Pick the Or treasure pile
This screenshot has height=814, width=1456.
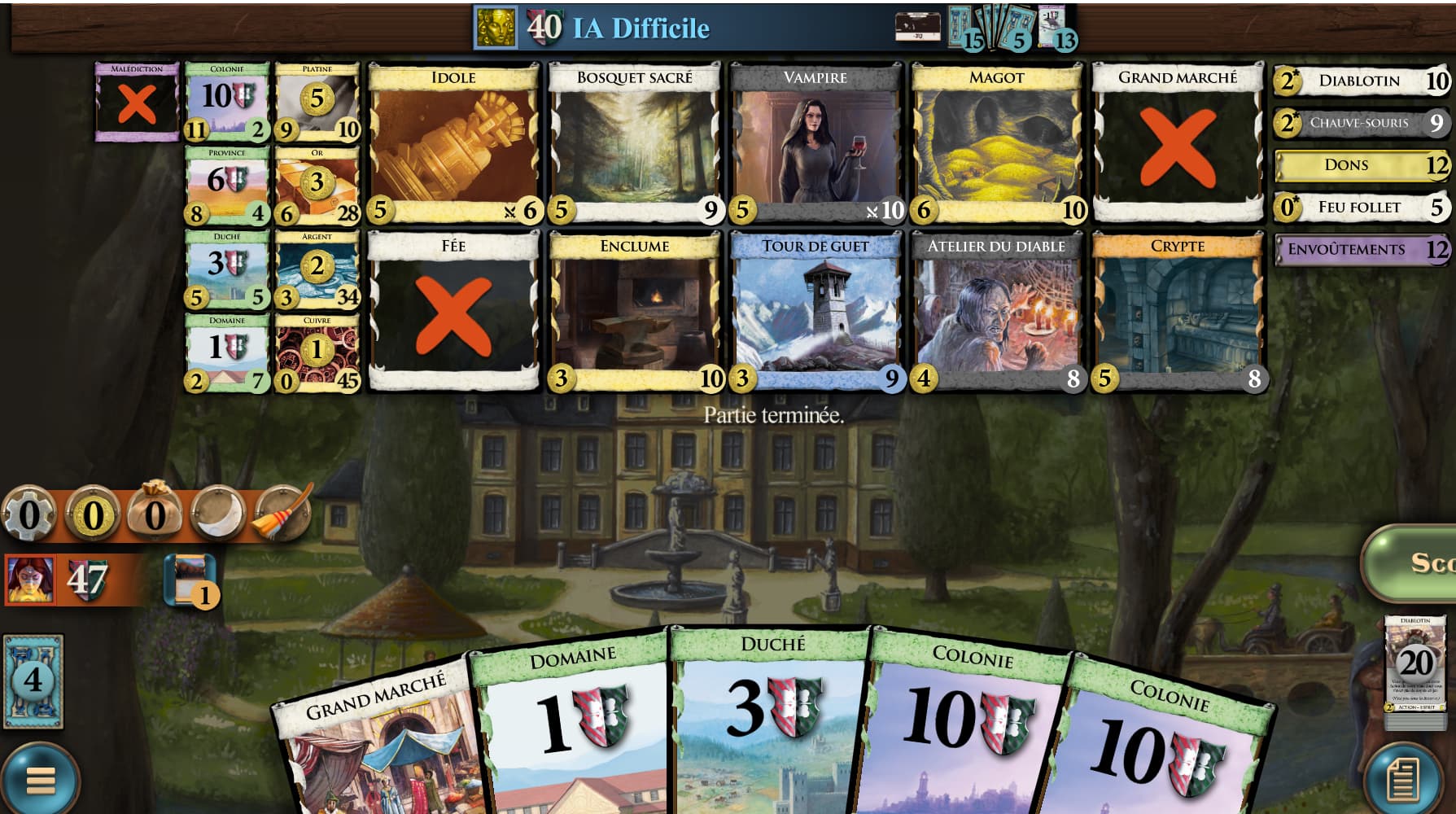coord(317,186)
